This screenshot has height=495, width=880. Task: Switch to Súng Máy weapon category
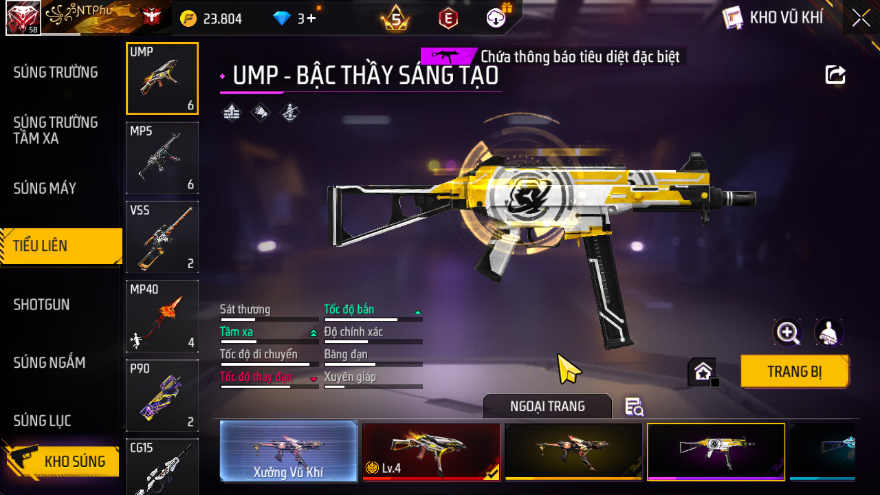click(45, 188)
